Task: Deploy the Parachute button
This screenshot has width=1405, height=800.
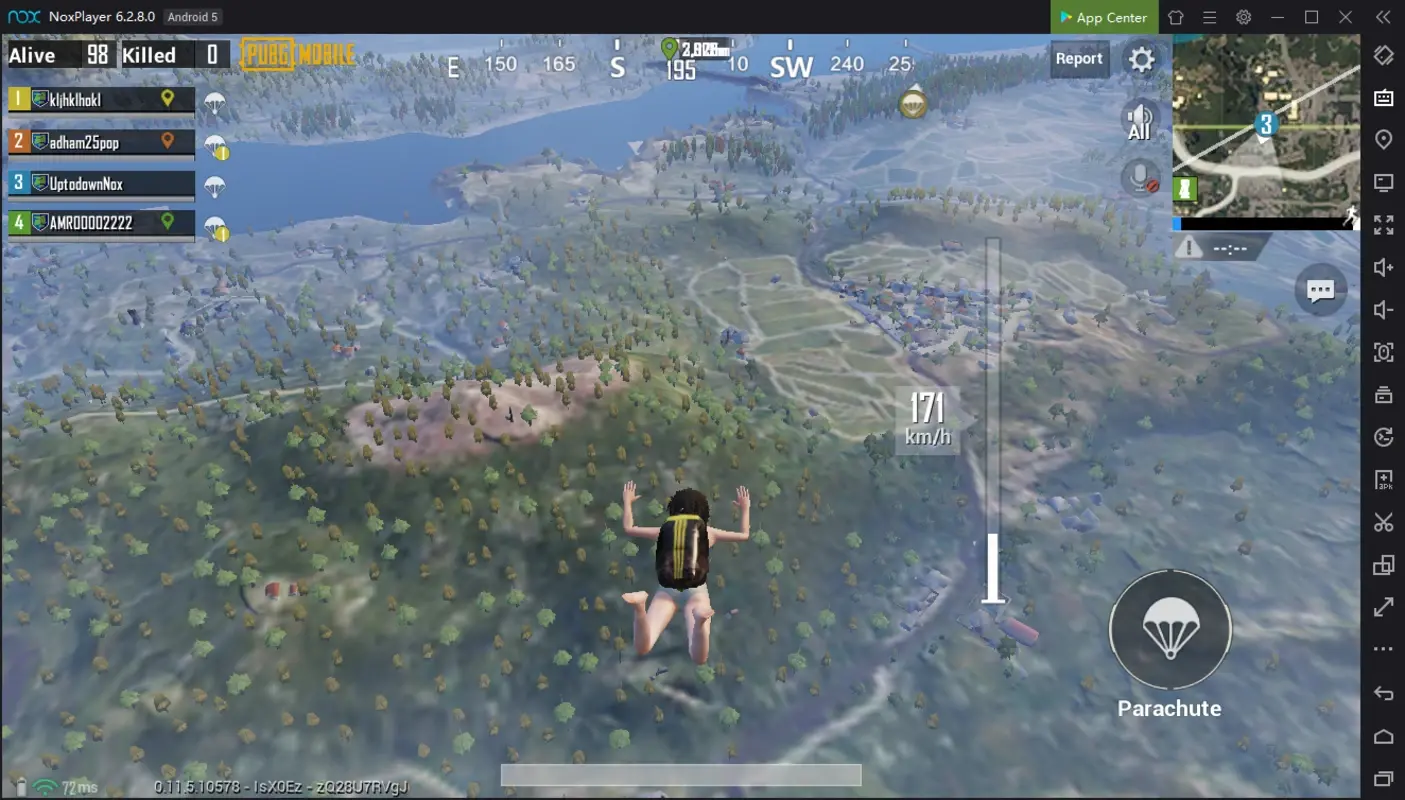Action: tap(1169, 629)
